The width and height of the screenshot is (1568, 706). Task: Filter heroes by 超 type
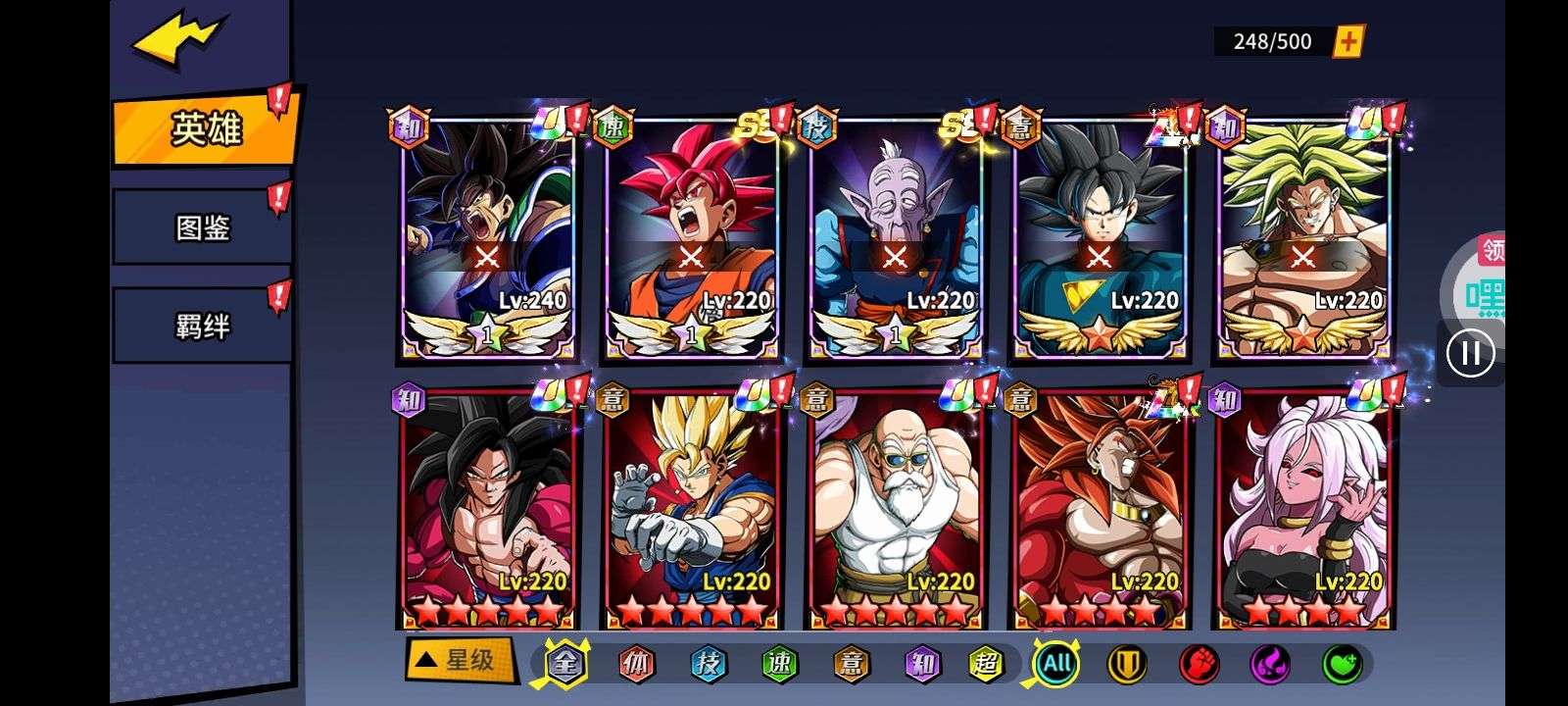click(986, 664)
